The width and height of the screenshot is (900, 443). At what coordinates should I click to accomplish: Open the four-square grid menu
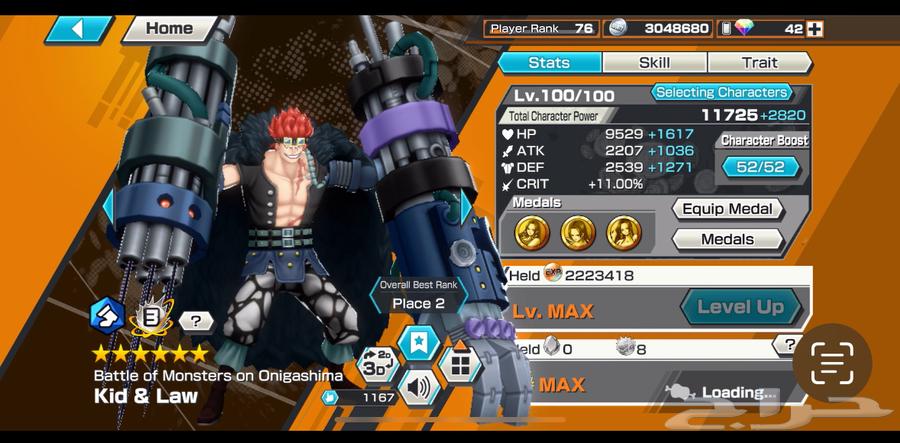click(459, 364)
